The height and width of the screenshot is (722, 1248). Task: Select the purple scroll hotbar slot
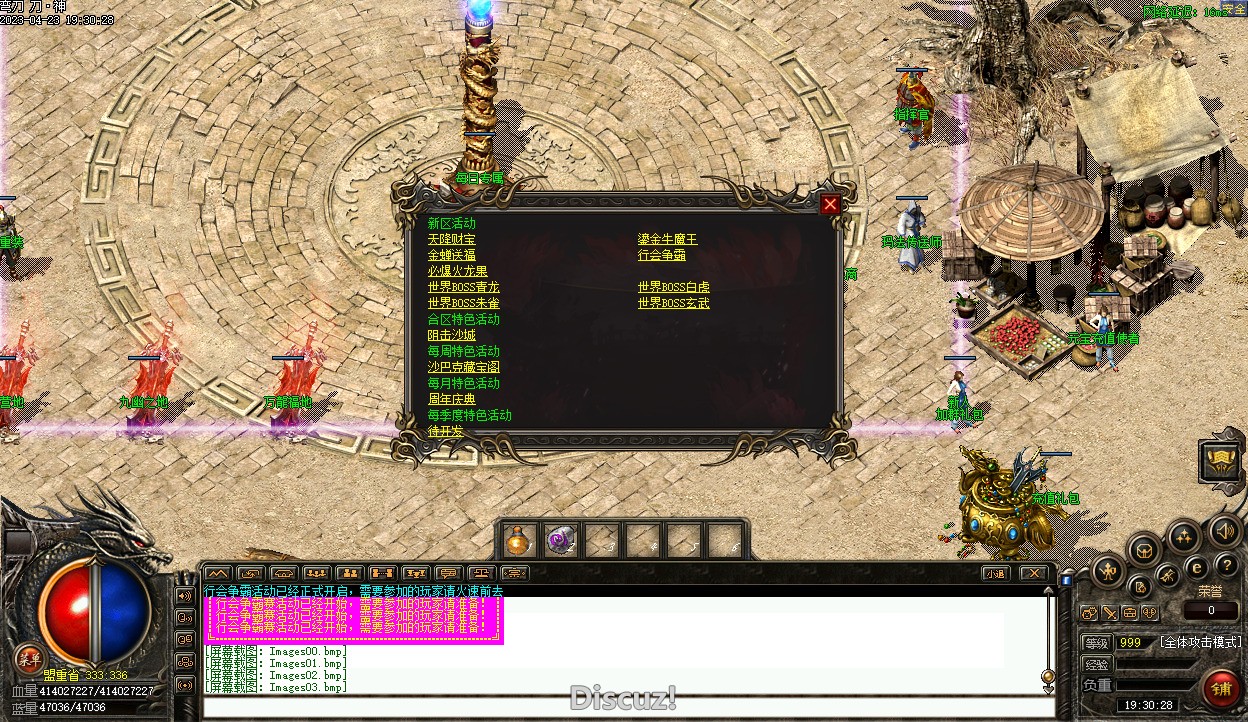click(x=559, y=541)
